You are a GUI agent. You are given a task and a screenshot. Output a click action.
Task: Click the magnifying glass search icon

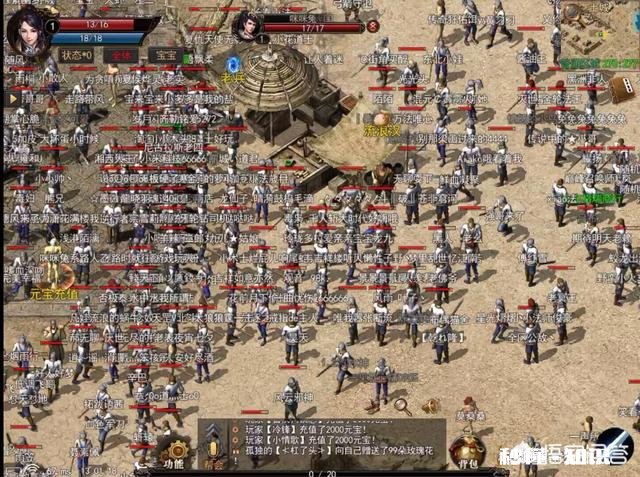click(403, 405)
